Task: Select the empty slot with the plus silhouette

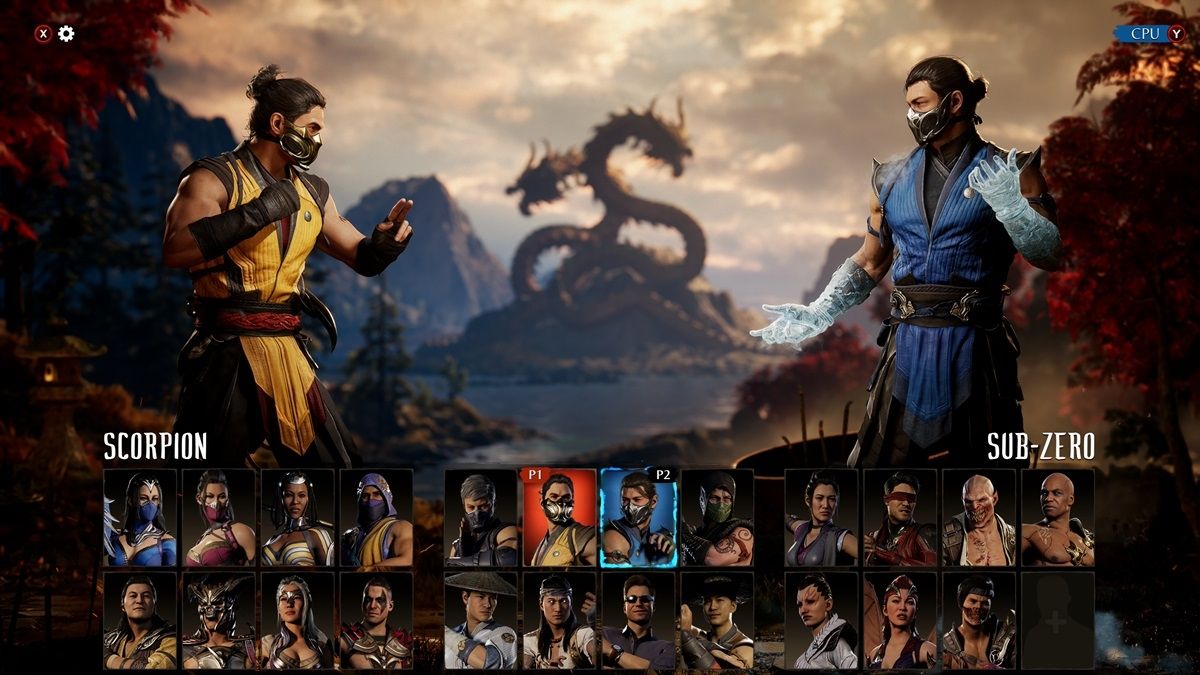Action: (x=1057, y=620)
